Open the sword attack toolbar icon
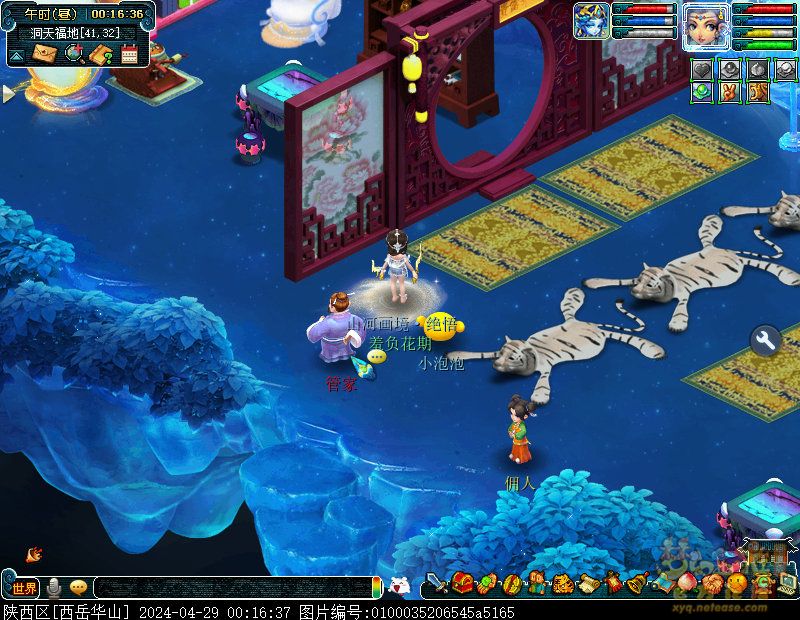The height and width of the screenshot is (620, 800). click(x=437, y=583)
